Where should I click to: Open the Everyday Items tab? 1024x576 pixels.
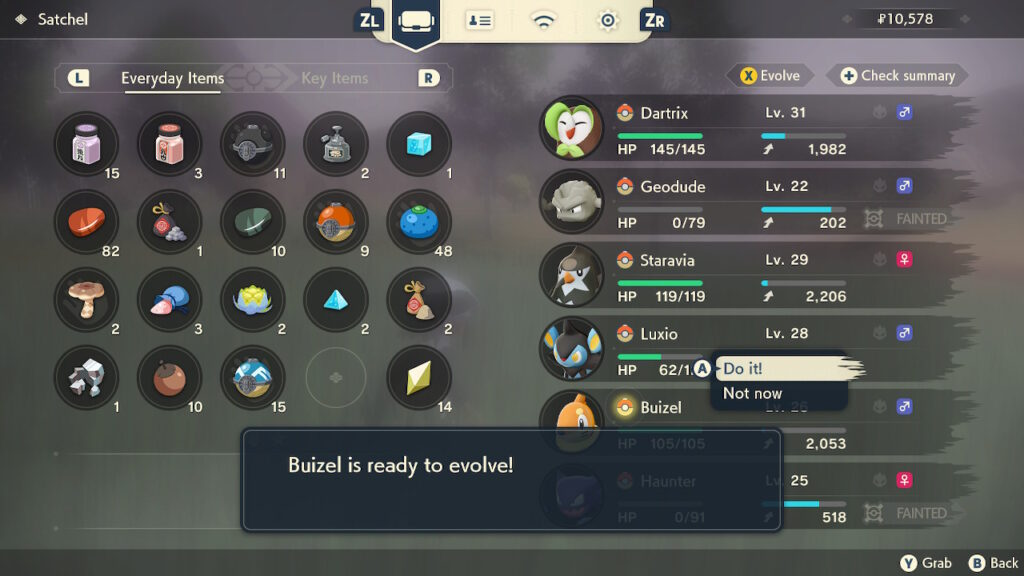(x=172, y=78)
